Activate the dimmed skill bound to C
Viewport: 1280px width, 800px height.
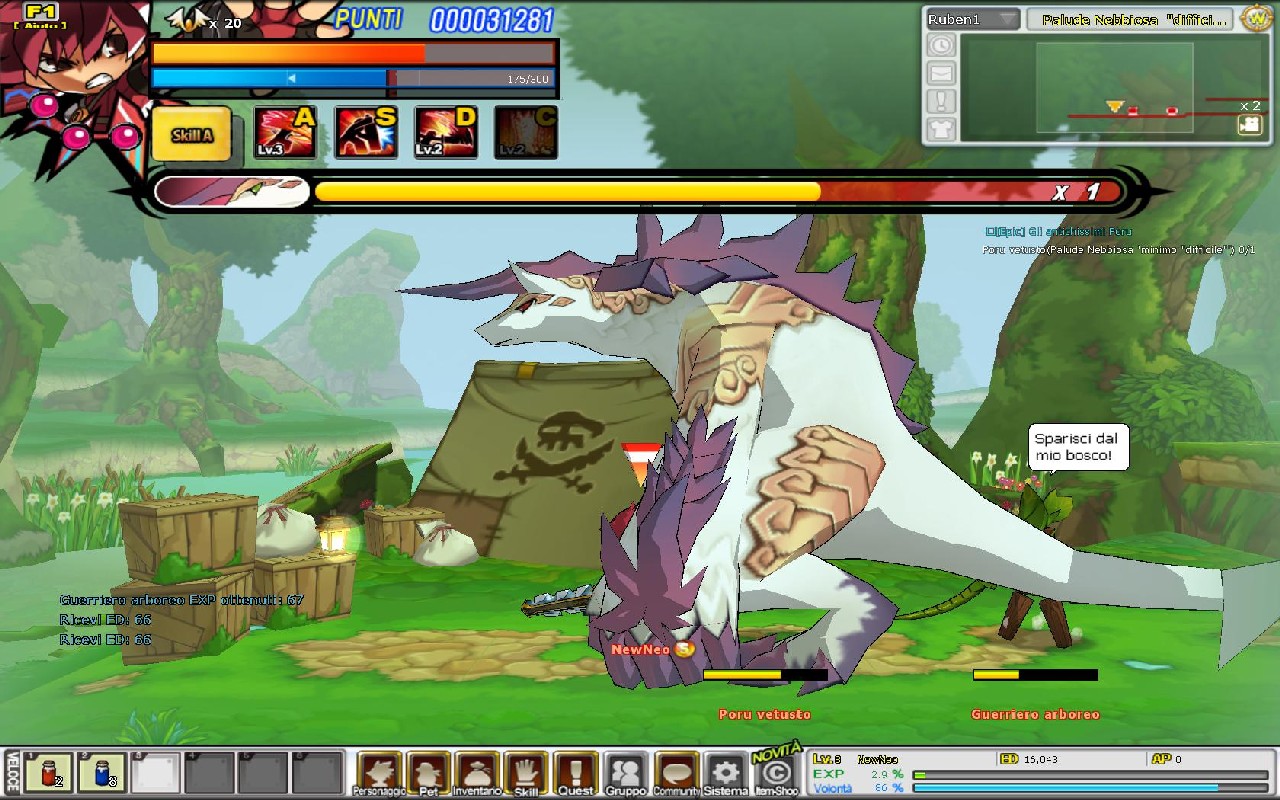(x=525, y=133)
